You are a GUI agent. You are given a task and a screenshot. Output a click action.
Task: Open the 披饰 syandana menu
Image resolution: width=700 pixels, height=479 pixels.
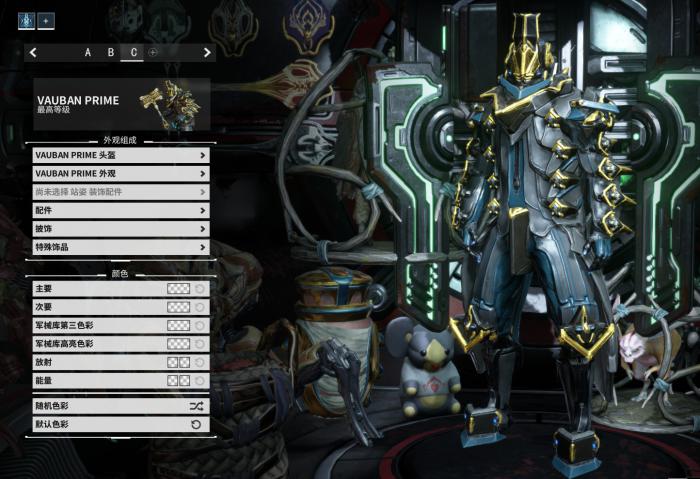(x=121, y=229)
